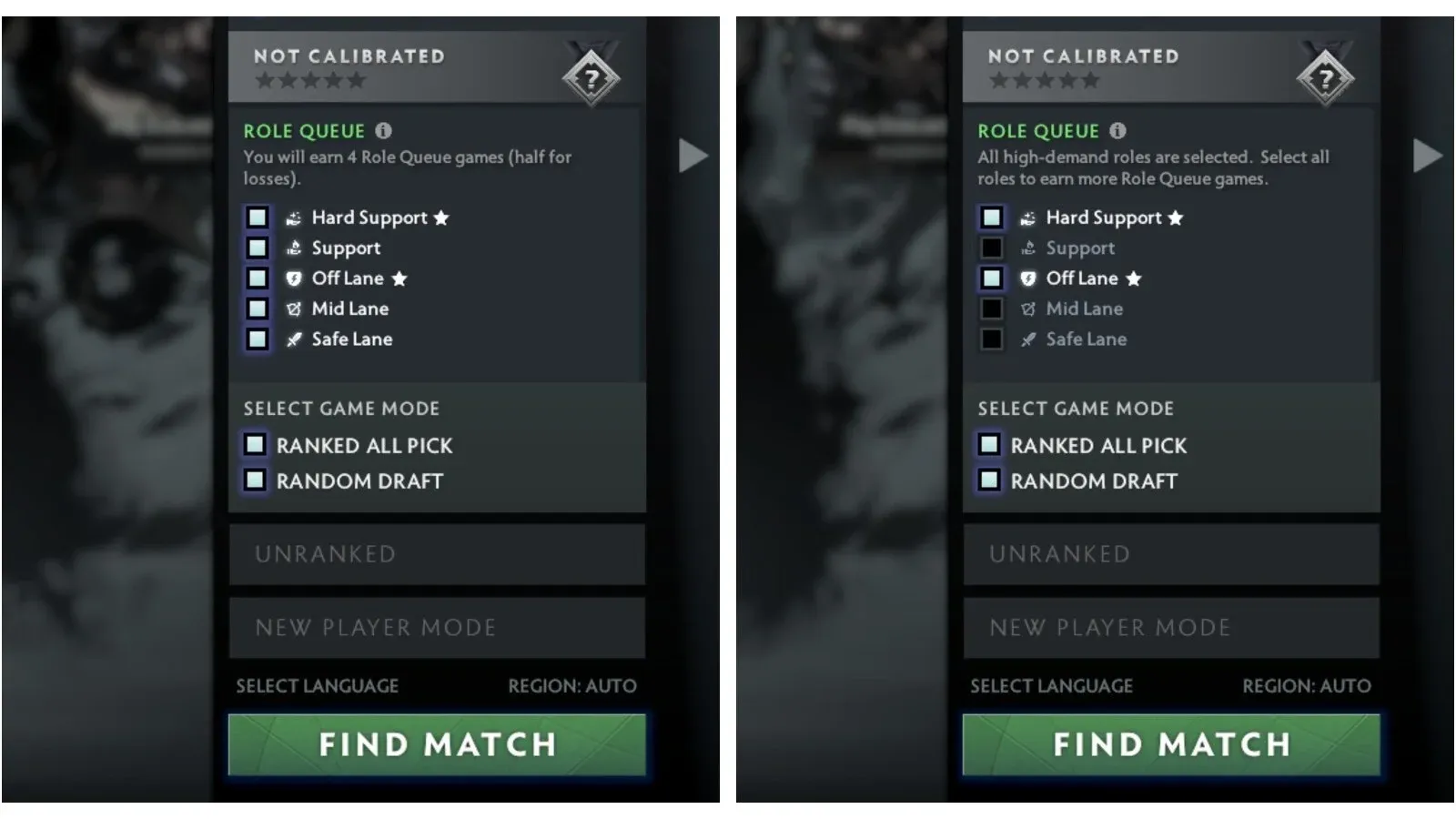Click the five-star rating under Not Calibrated
Image resolution: width=1456 pixels, height=819 pixels.
pyautogui.click(x=309, y=80)
